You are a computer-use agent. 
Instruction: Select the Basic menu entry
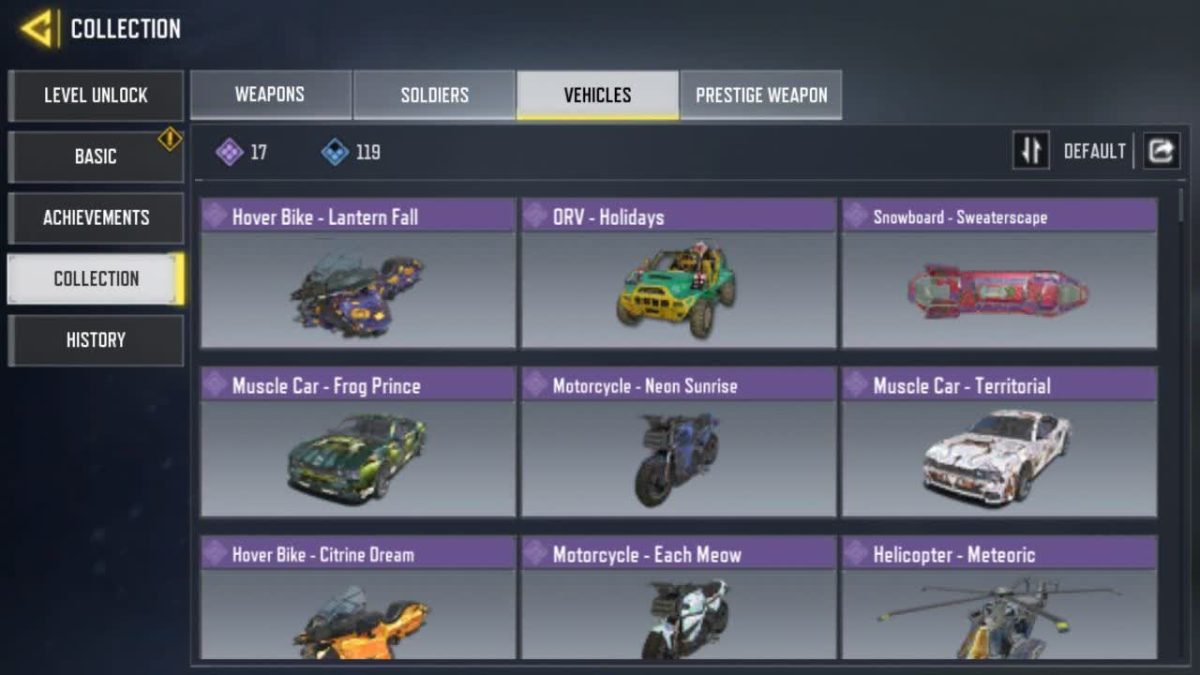[95, 157]
